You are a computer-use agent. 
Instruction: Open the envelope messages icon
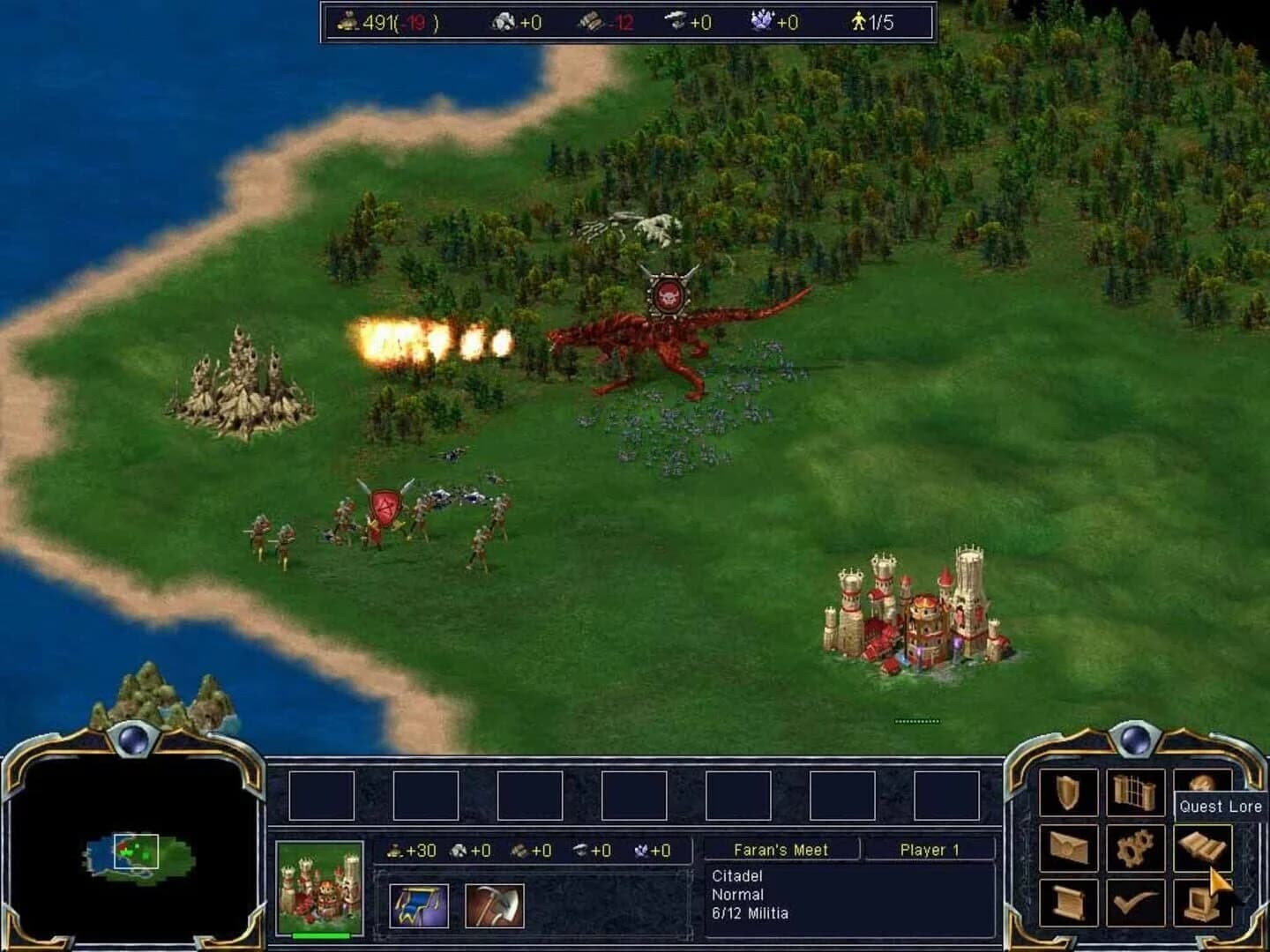[1069, 848]
